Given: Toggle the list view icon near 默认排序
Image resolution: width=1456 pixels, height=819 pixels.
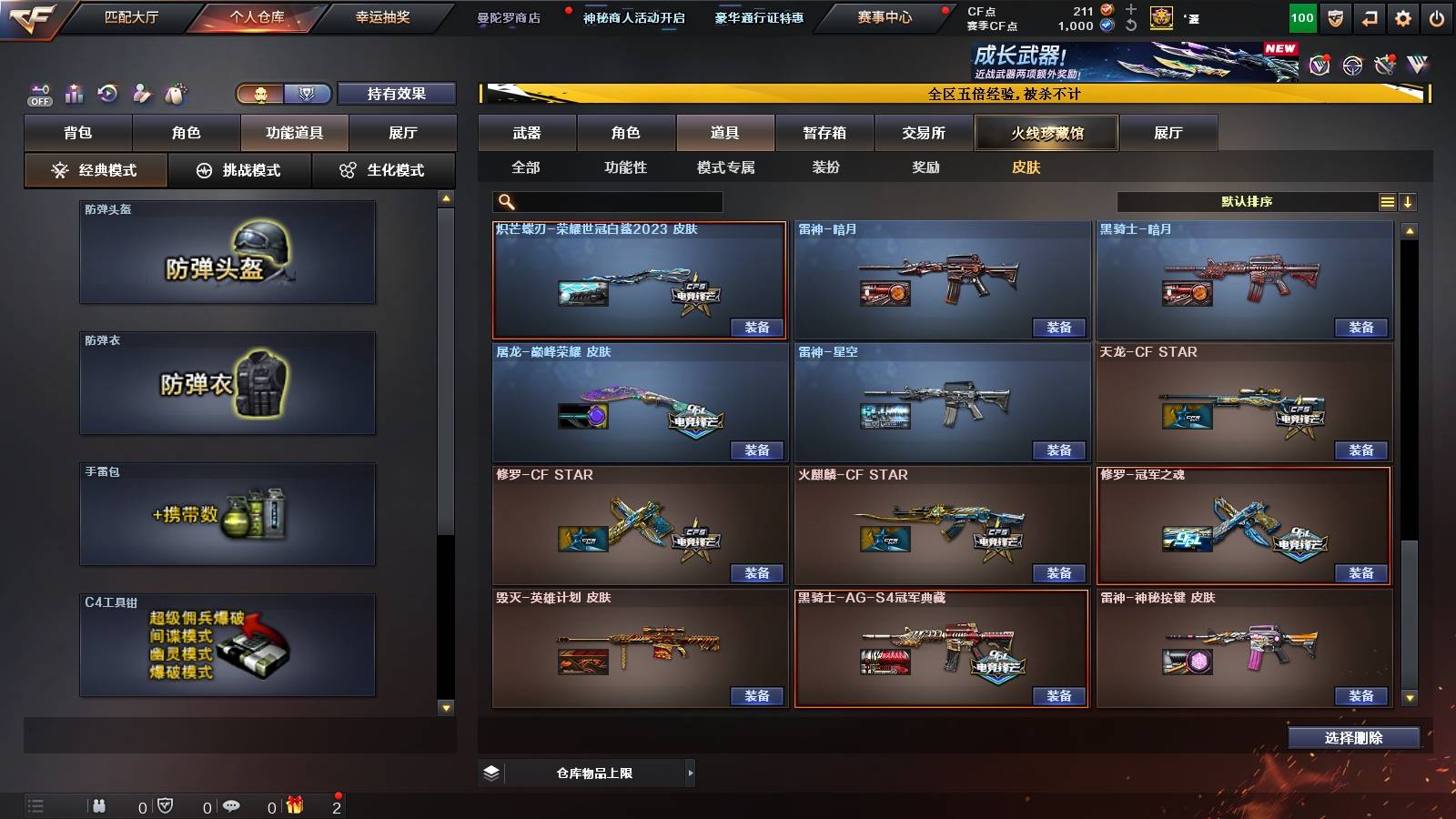Looking at the screenshot, I should (x=1387, y=200).
